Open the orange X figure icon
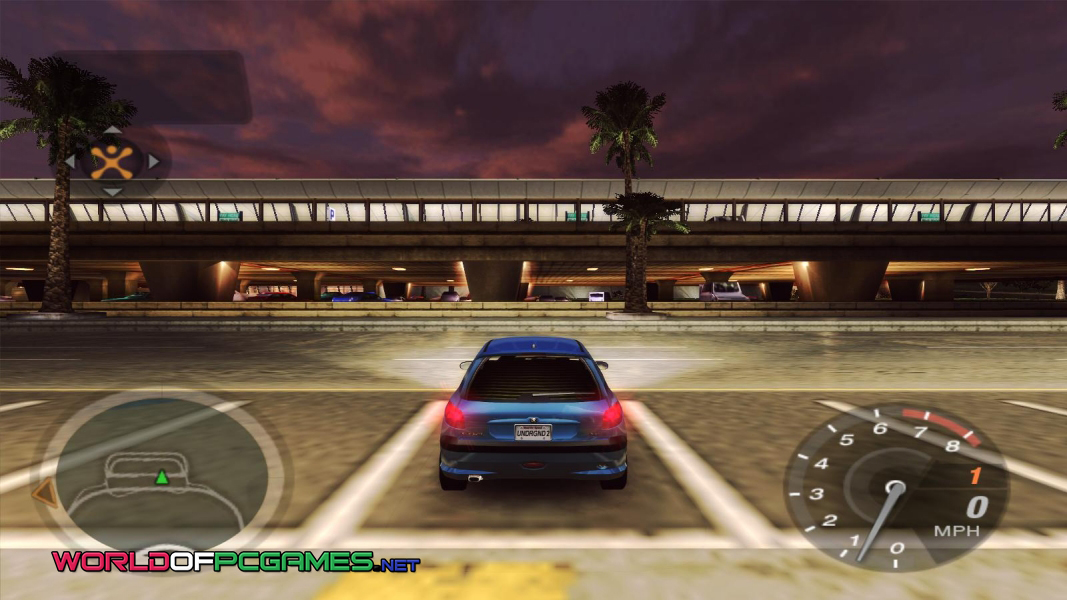The height and width of the screenshot is (600, 1067). 112,161
